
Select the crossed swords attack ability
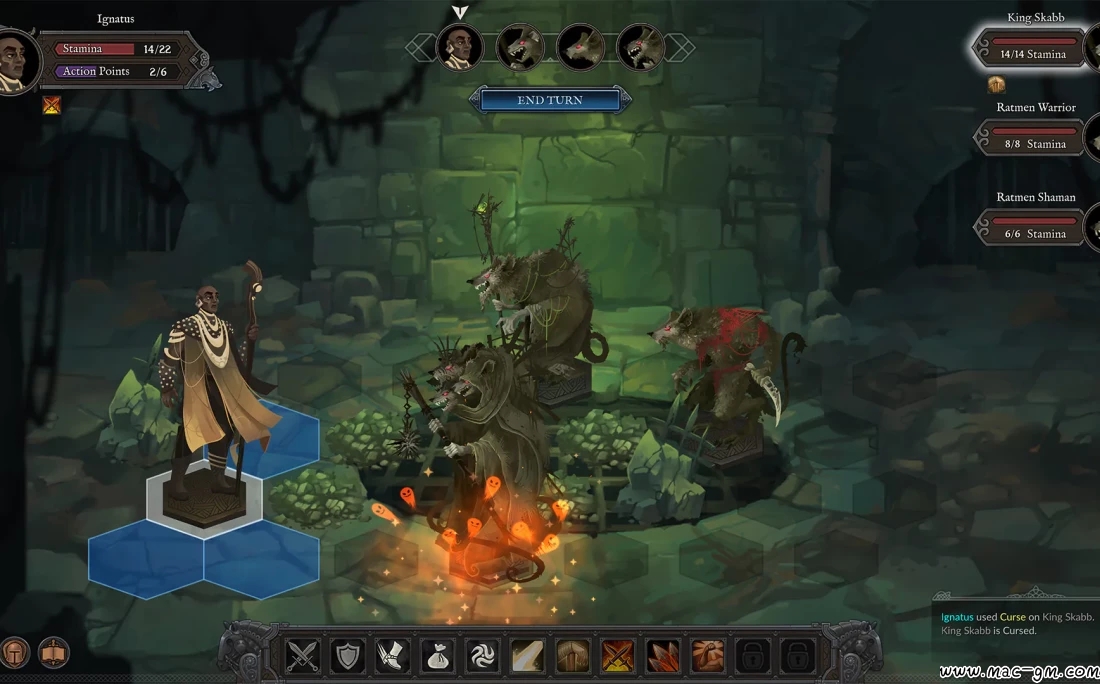point(303,656)
